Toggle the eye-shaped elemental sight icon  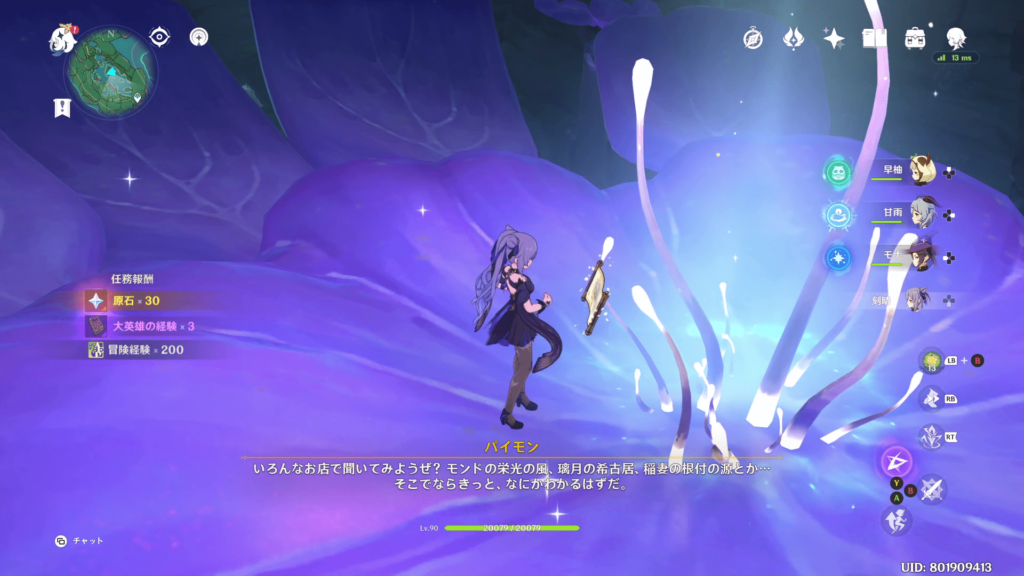pyautogui.click(x=159, y=37)
